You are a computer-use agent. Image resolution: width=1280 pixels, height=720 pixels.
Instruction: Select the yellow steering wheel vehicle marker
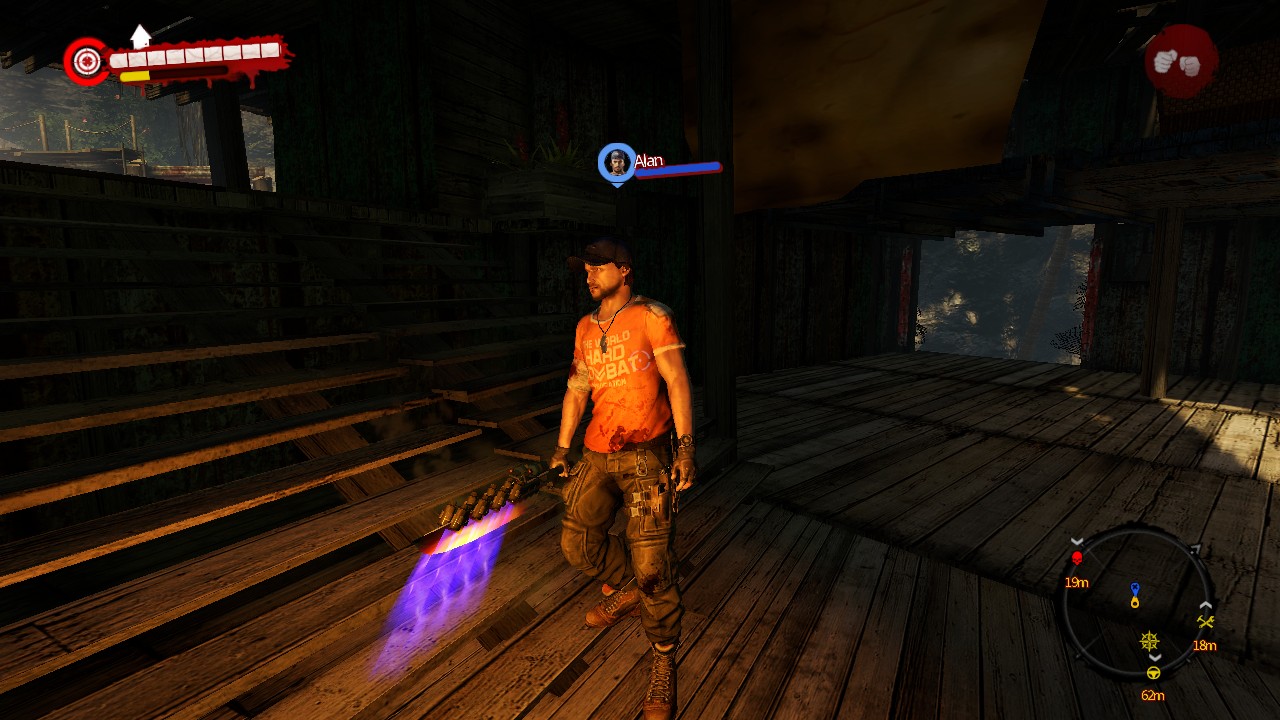1153,672
